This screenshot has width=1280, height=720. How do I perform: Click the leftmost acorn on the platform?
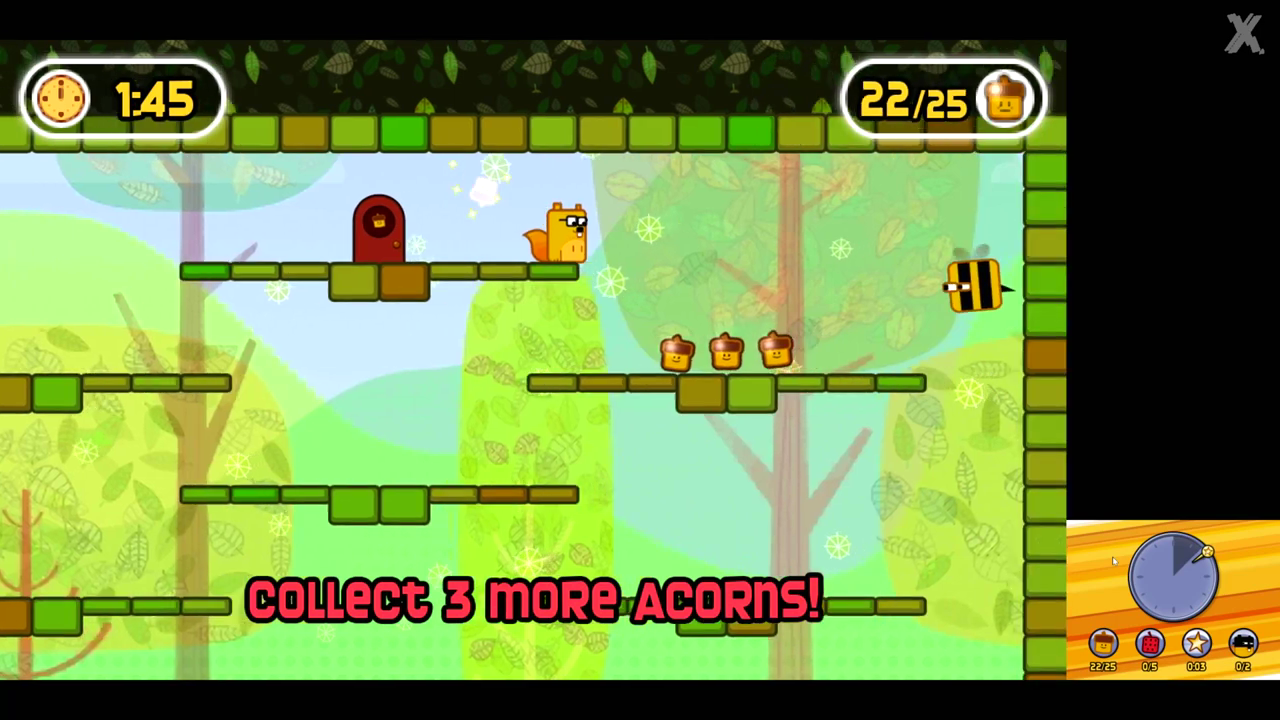point(676,352)
